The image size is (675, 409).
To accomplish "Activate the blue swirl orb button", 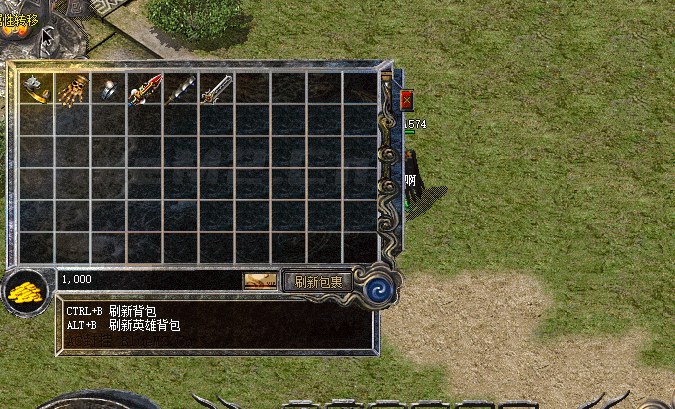I will pyautogui.click(x=378, y=289).
